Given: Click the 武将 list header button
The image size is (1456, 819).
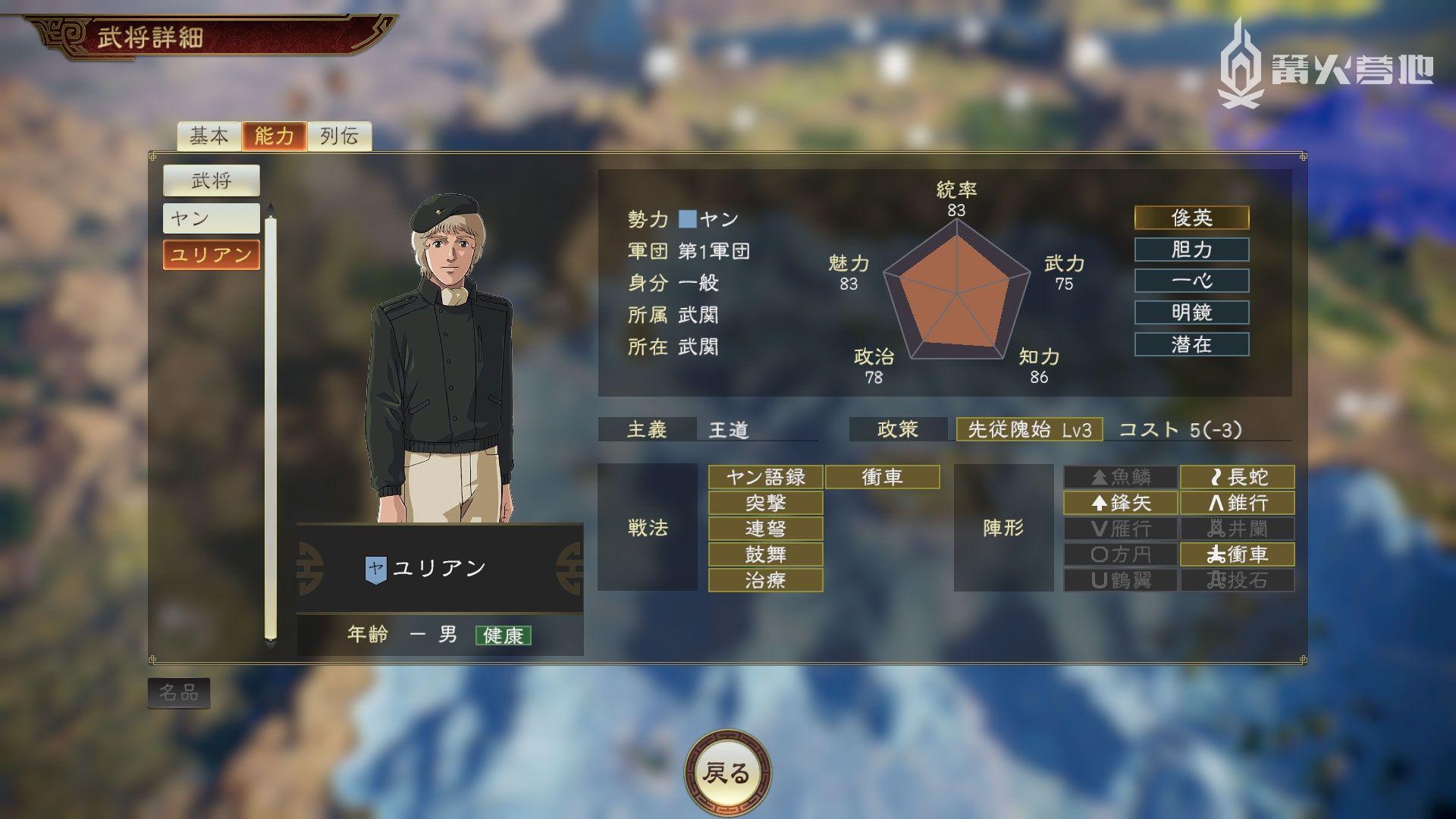Looking at the screenshot, I should tap(211, 180).
